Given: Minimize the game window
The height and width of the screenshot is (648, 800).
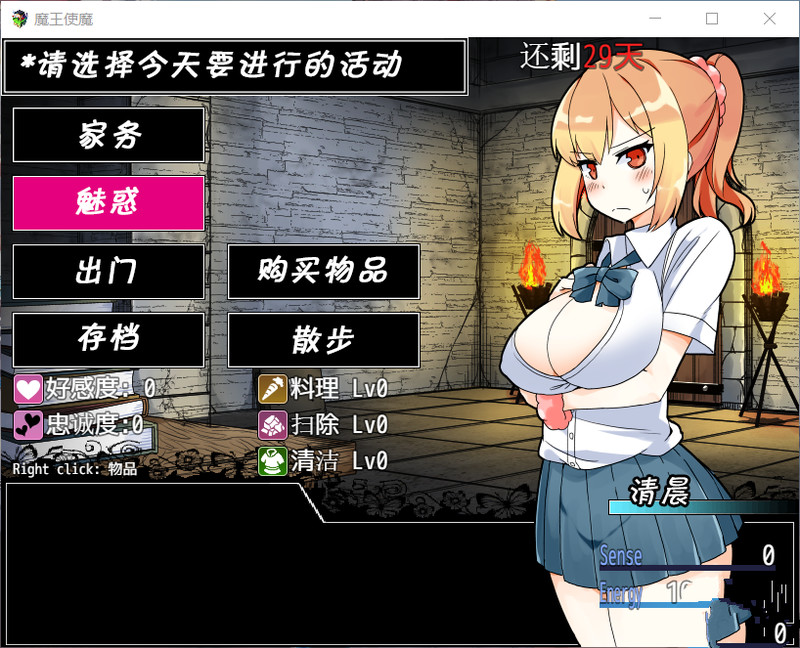Looking at the screenshot, I should [656, 19].
